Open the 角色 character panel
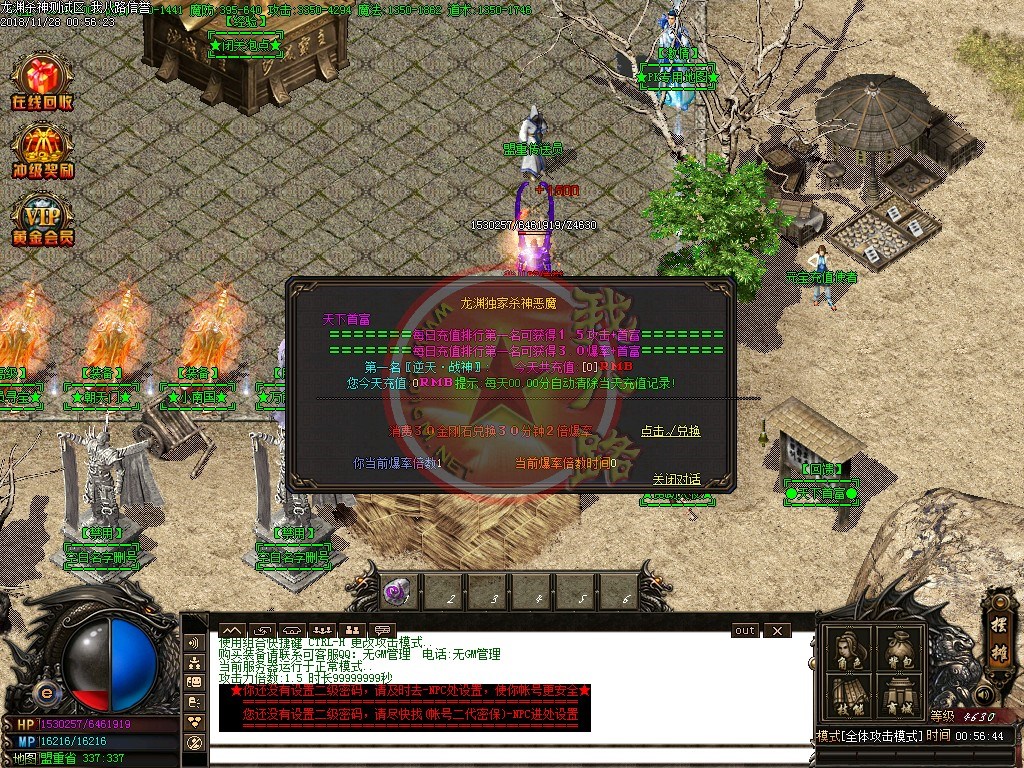 849,651
